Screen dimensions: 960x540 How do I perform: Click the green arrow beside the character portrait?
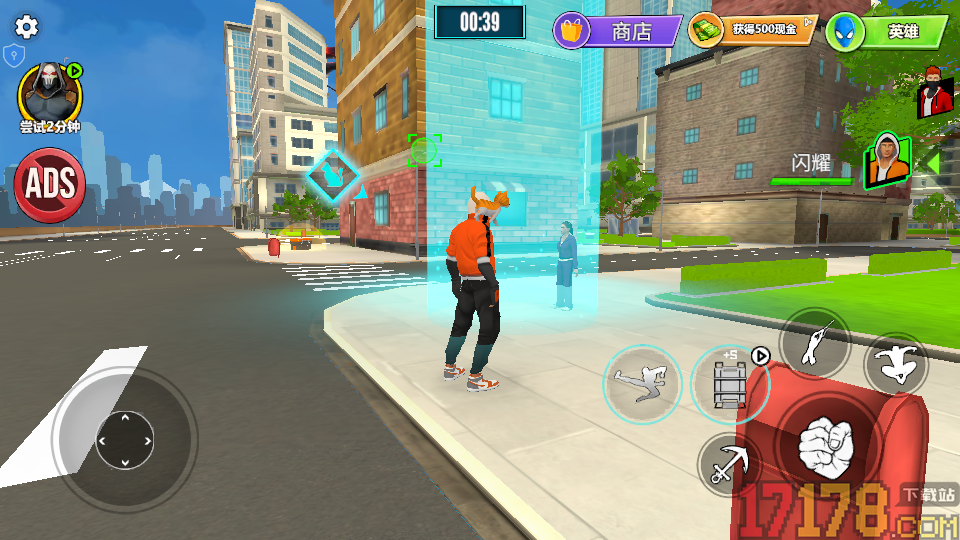(932, 160)
